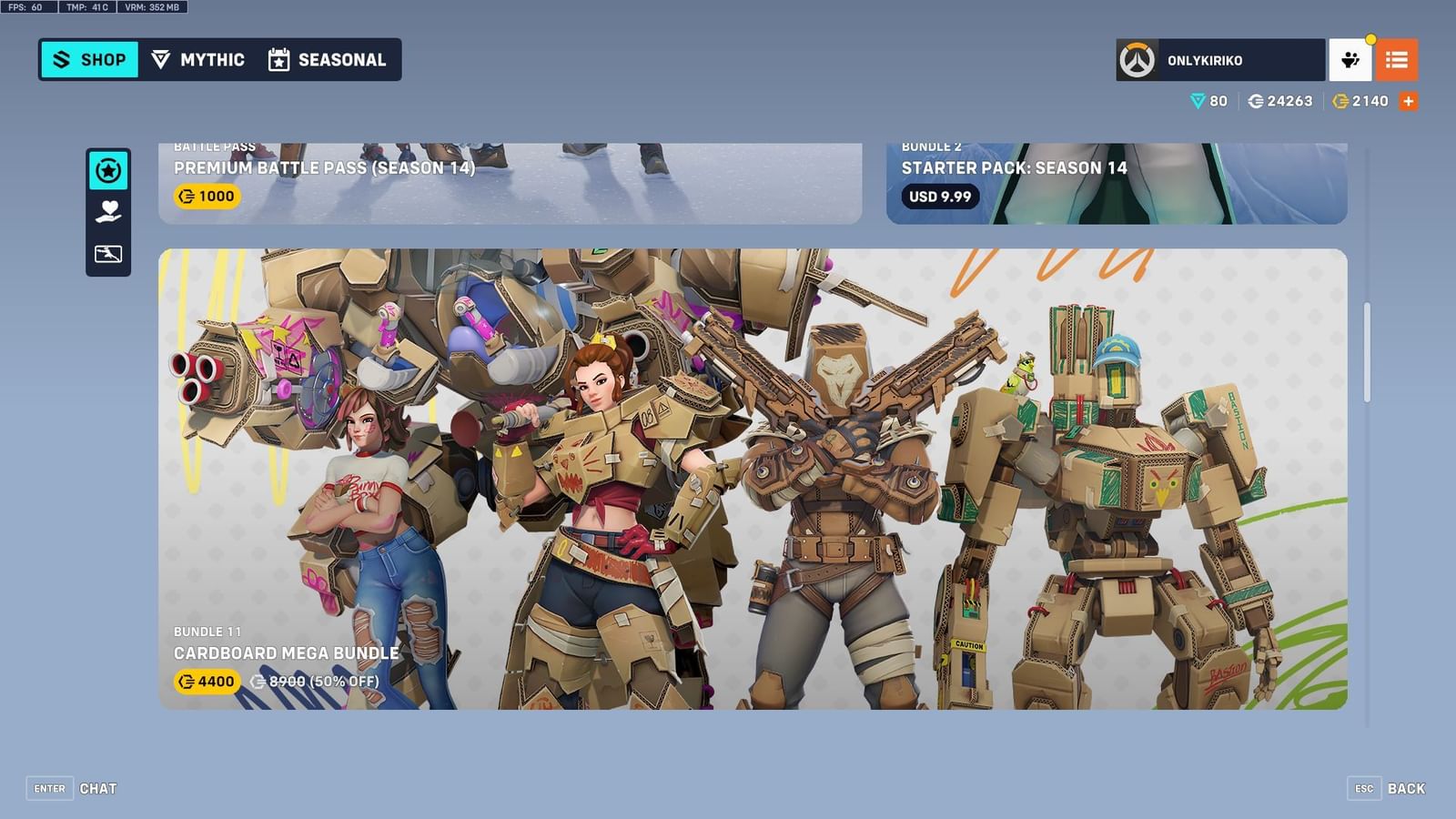Purchase Starter Pack: Season 14 for USD 9.99
The width and height of the screenshot is (1456, 819).
tap(938, 197)
